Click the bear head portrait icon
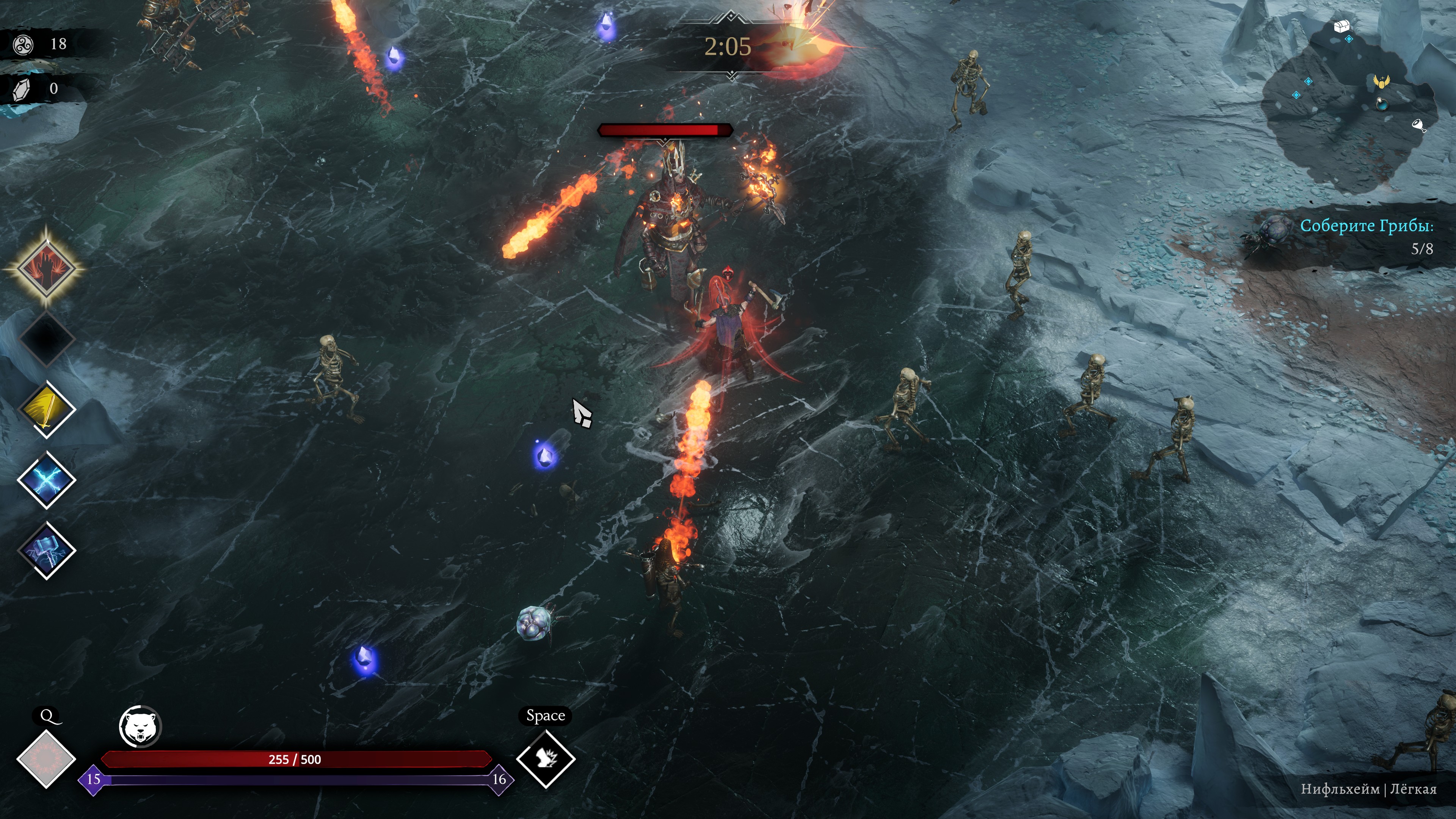Screen dimensions: 1456x819 pos(140,726)
